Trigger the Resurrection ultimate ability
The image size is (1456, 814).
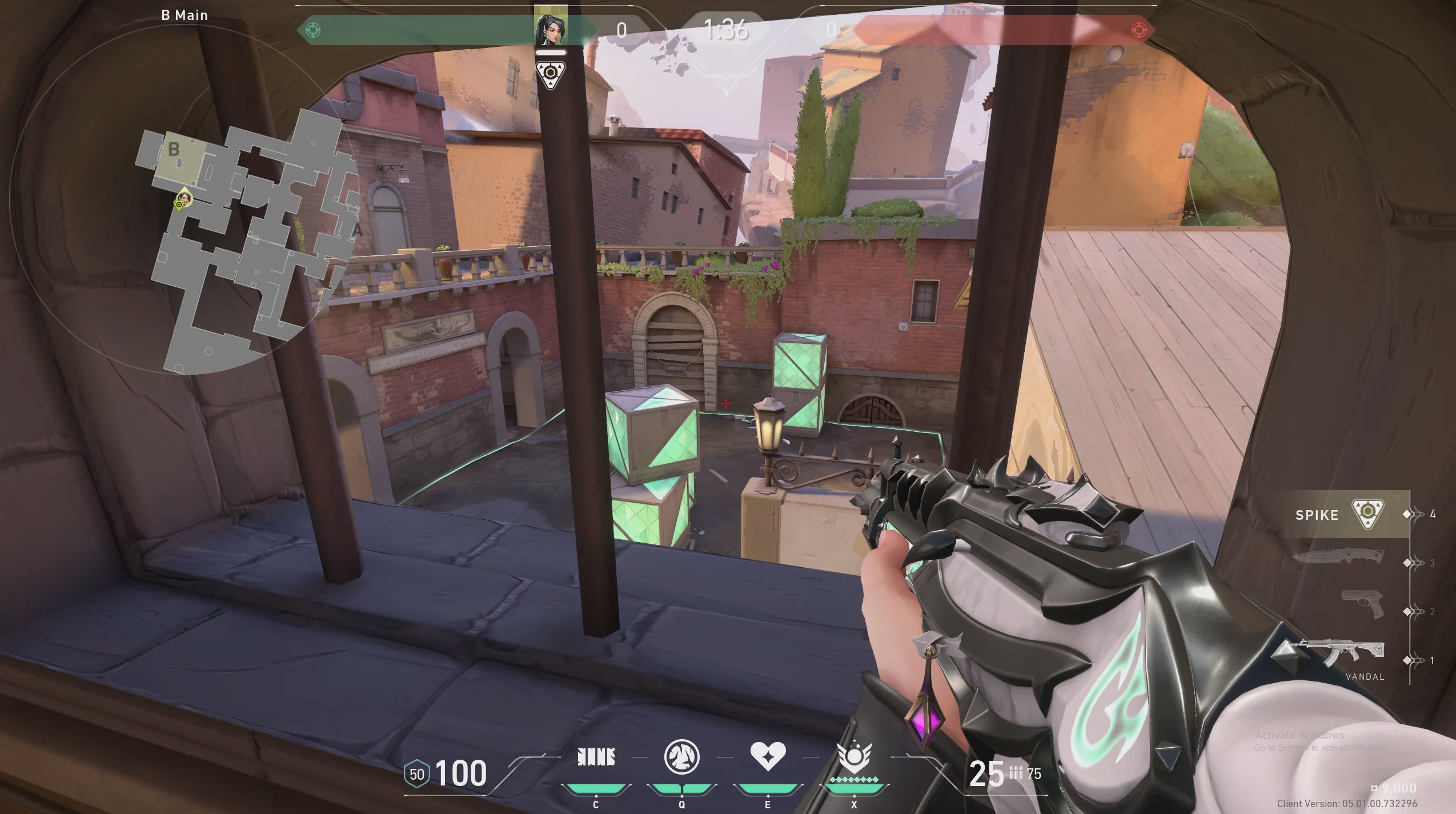click(854, 757)
